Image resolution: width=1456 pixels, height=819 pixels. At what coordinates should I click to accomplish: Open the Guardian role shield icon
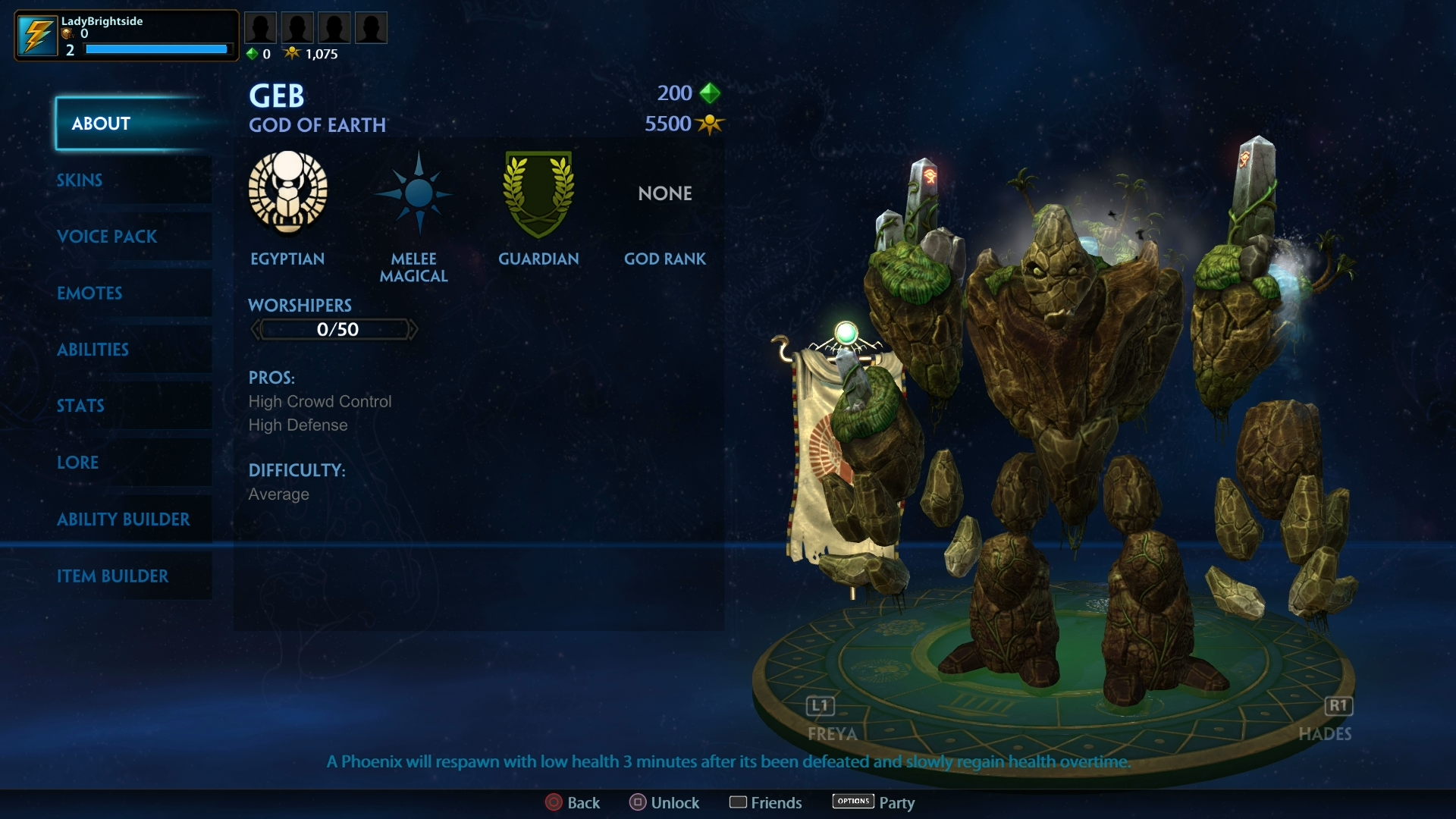coord(539,195)
